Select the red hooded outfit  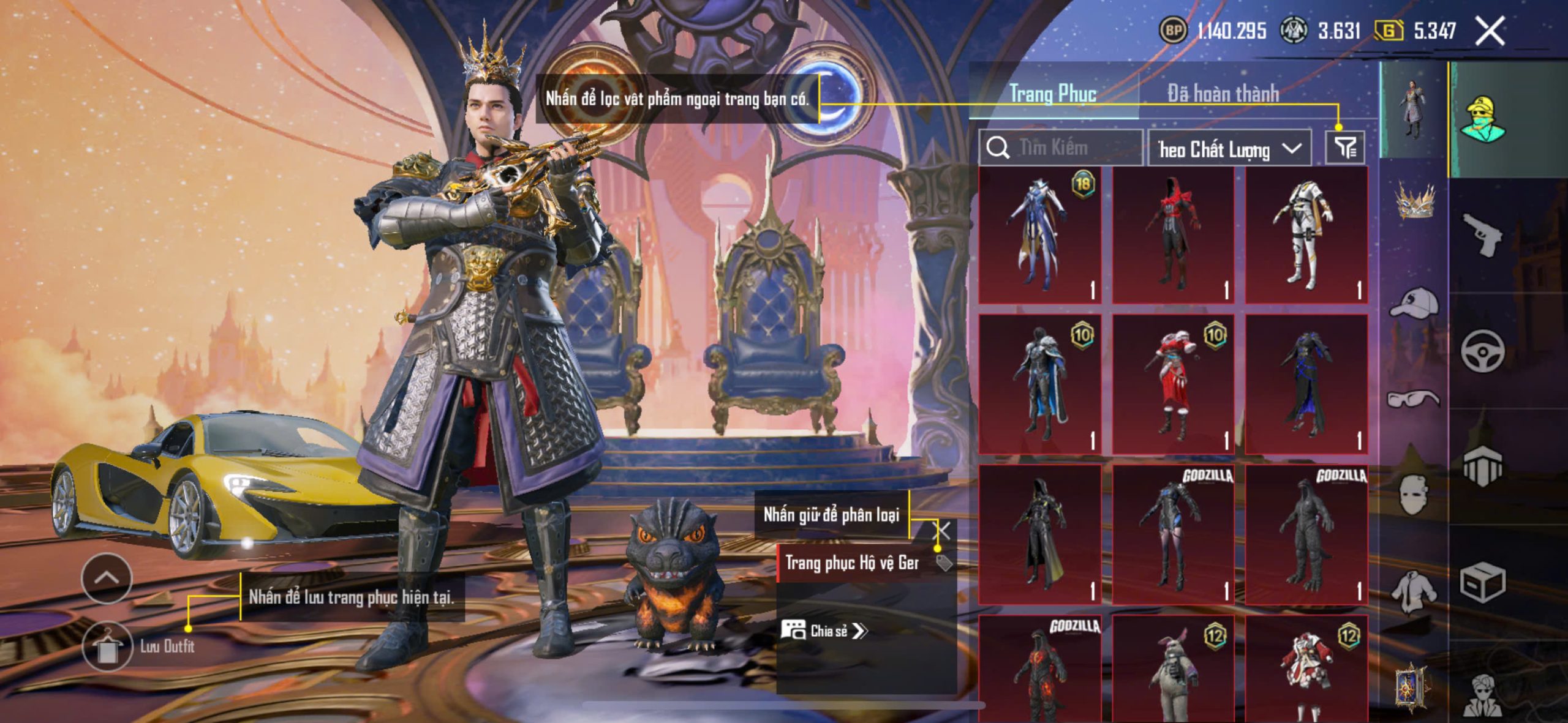(1173, 235)
